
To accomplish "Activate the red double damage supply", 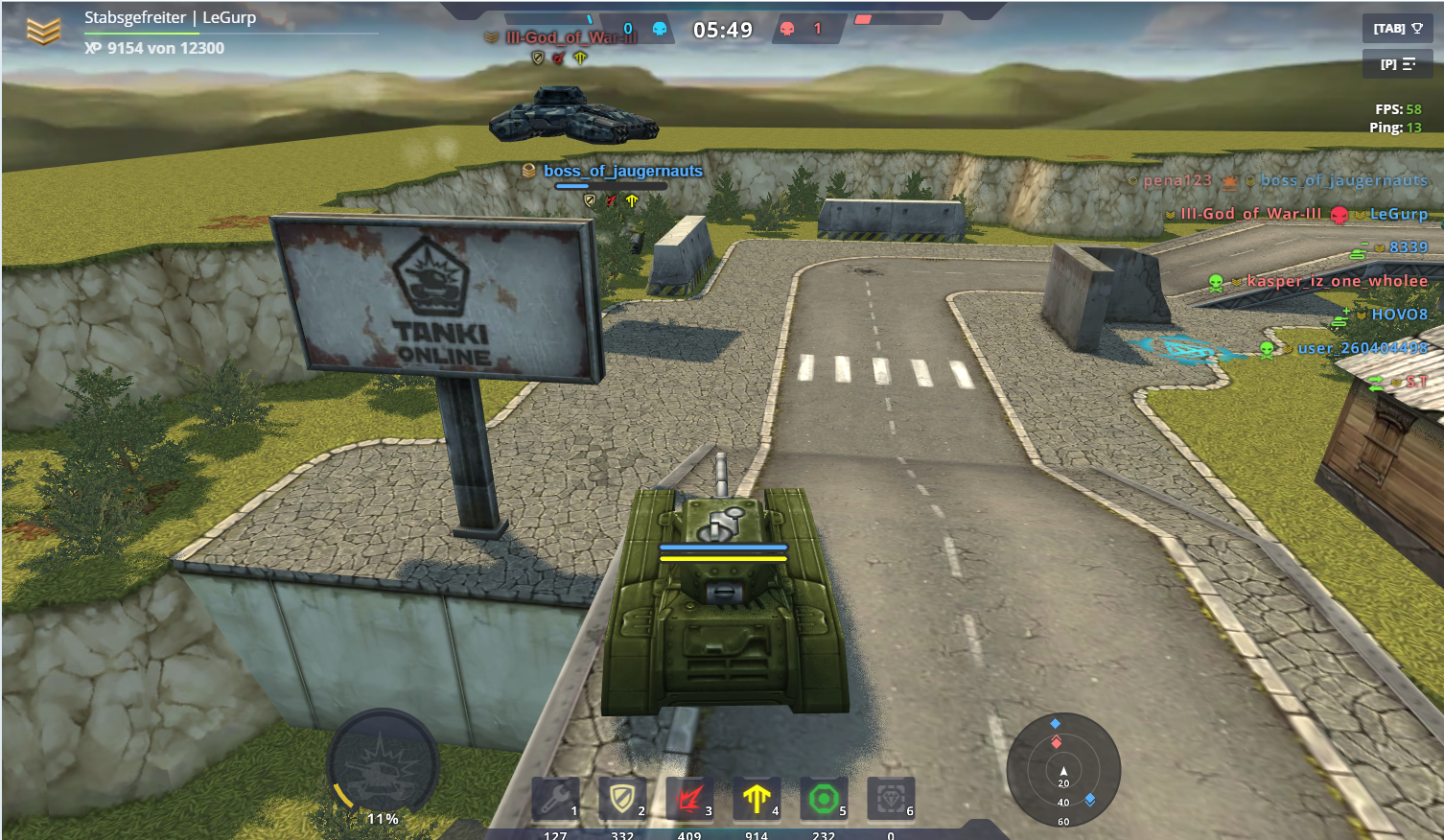I will (689, 798).
